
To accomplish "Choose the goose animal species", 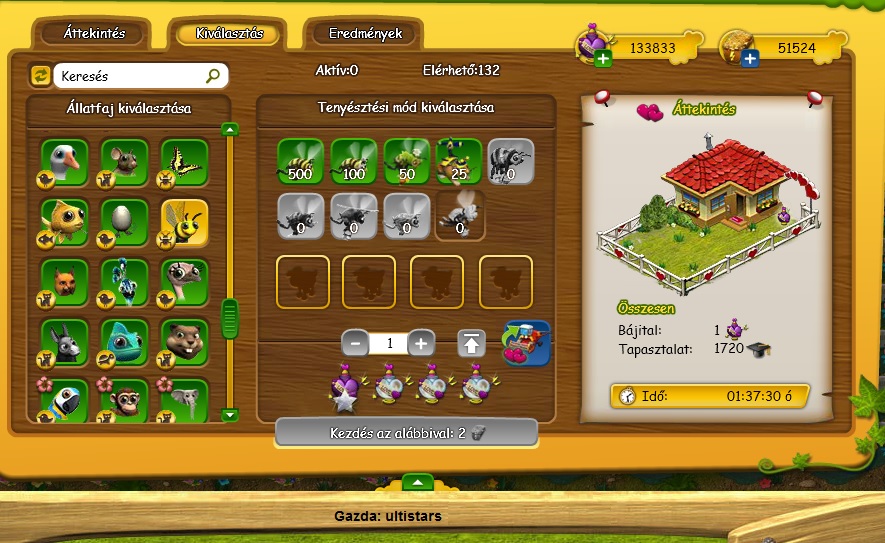I will pyautogui.click(x=65, y=162).
